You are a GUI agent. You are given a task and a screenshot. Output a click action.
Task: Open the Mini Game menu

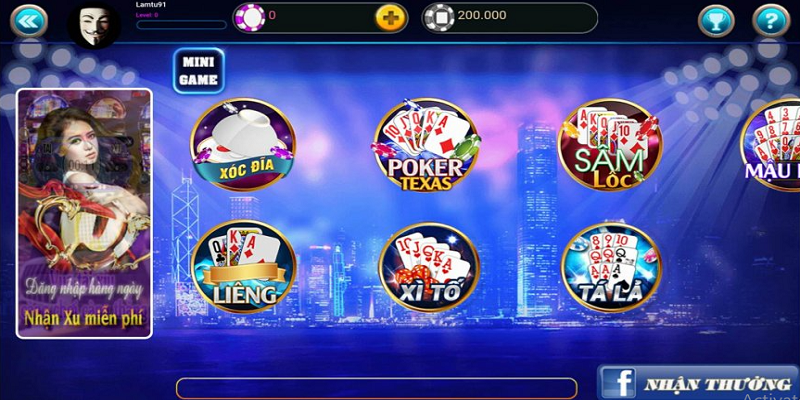click(198, 70)
